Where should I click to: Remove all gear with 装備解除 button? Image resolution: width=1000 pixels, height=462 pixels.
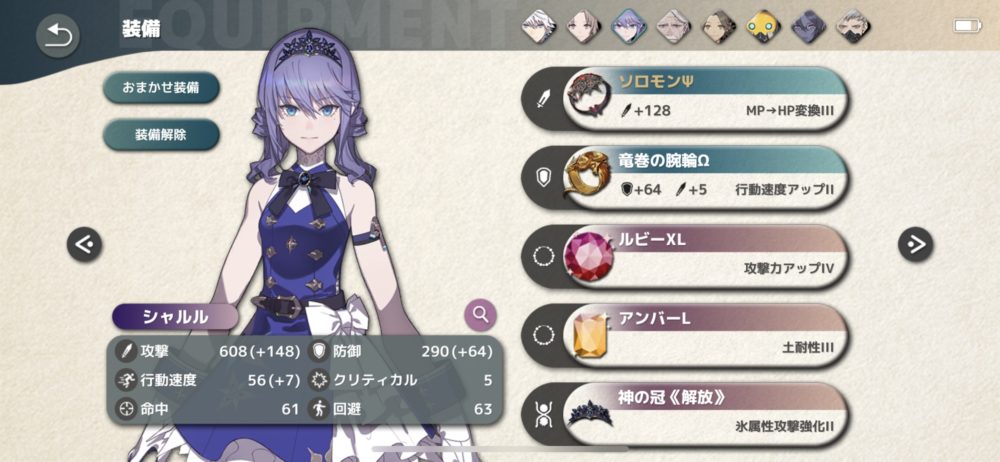161,133
